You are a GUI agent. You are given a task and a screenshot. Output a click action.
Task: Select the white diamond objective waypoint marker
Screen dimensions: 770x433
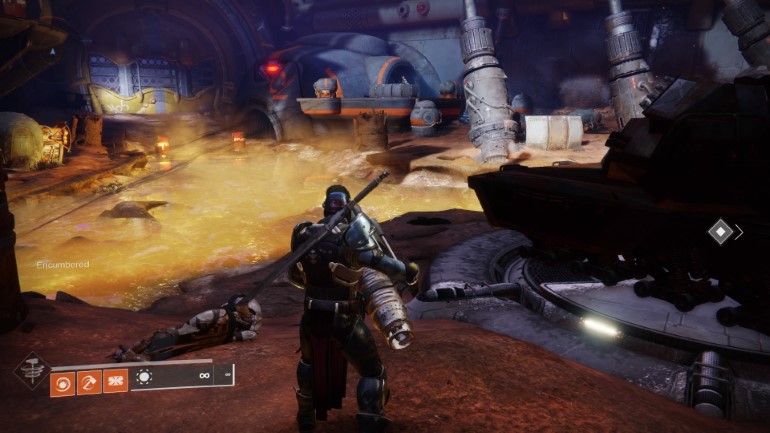tap(720, 232)
